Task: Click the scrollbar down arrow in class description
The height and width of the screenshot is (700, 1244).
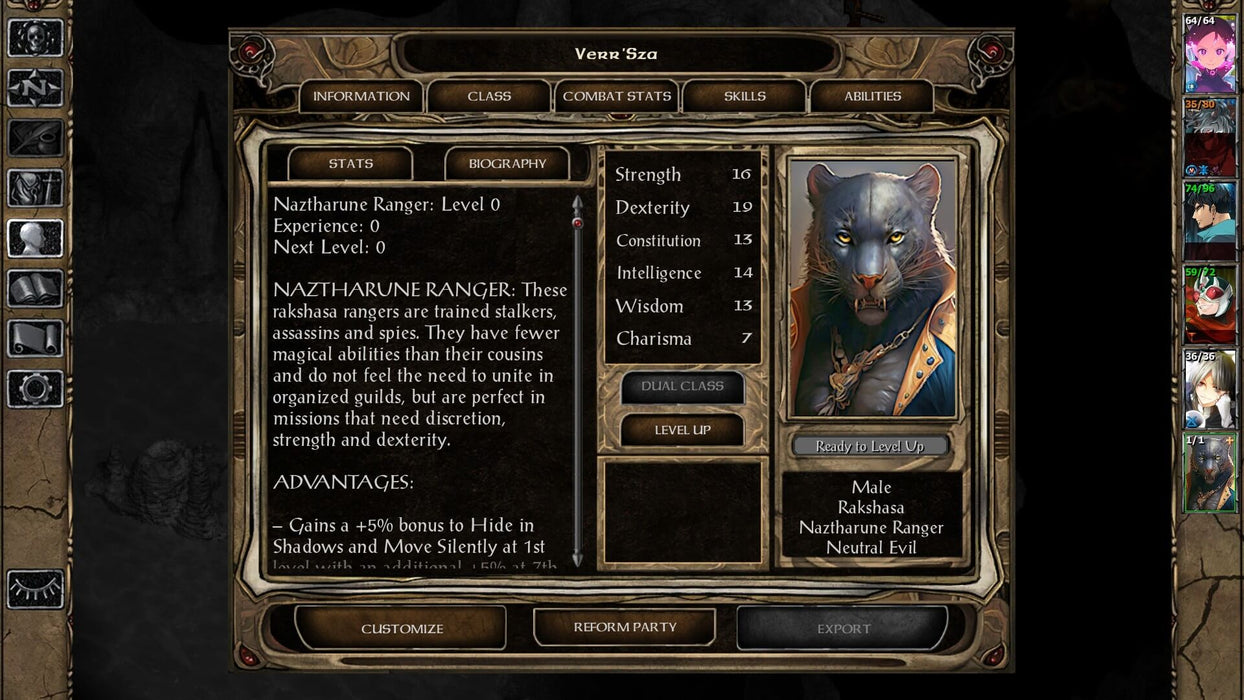Action: click(577, 558)
